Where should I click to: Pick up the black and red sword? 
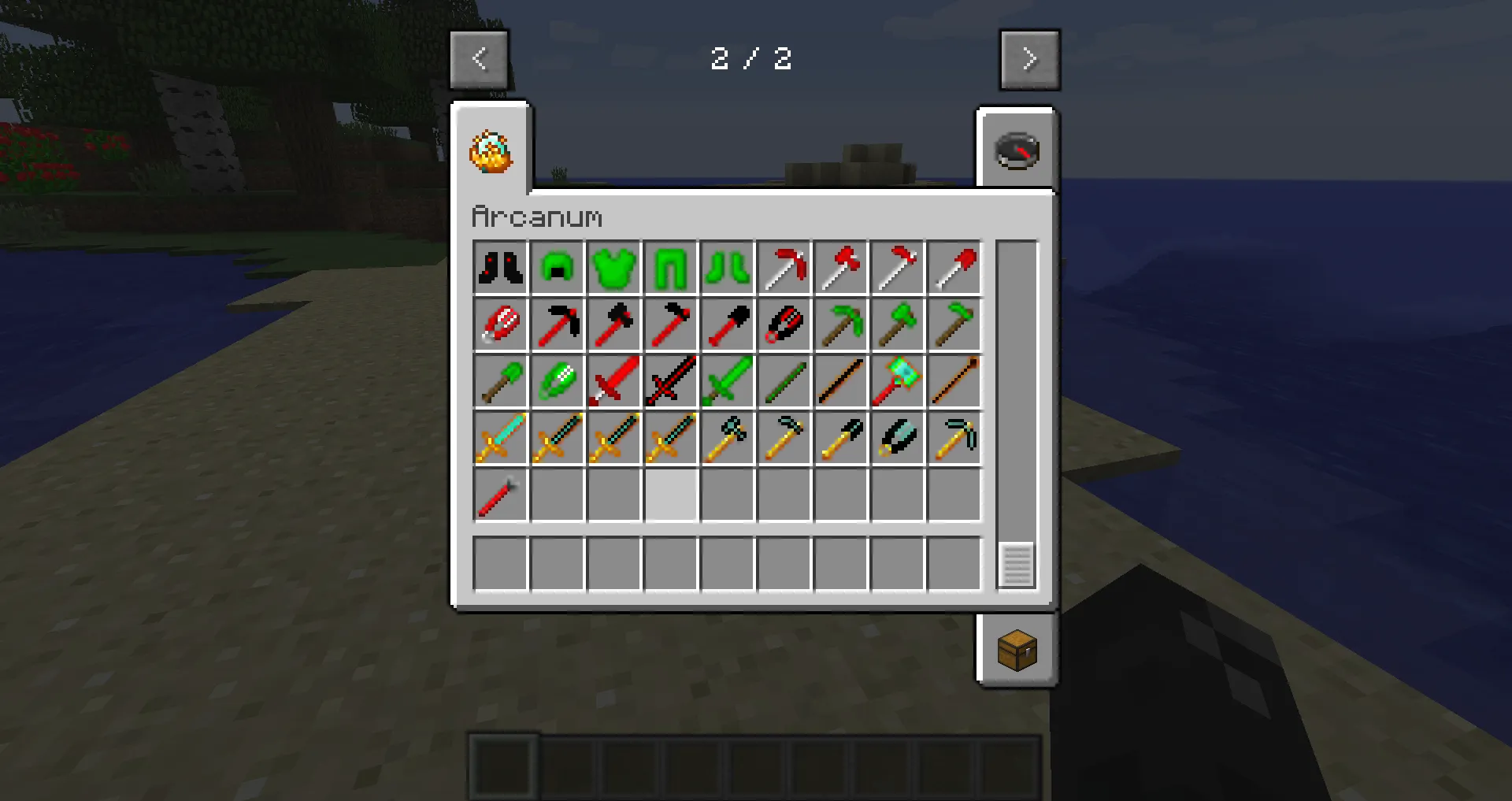click(x=670, y=381)
